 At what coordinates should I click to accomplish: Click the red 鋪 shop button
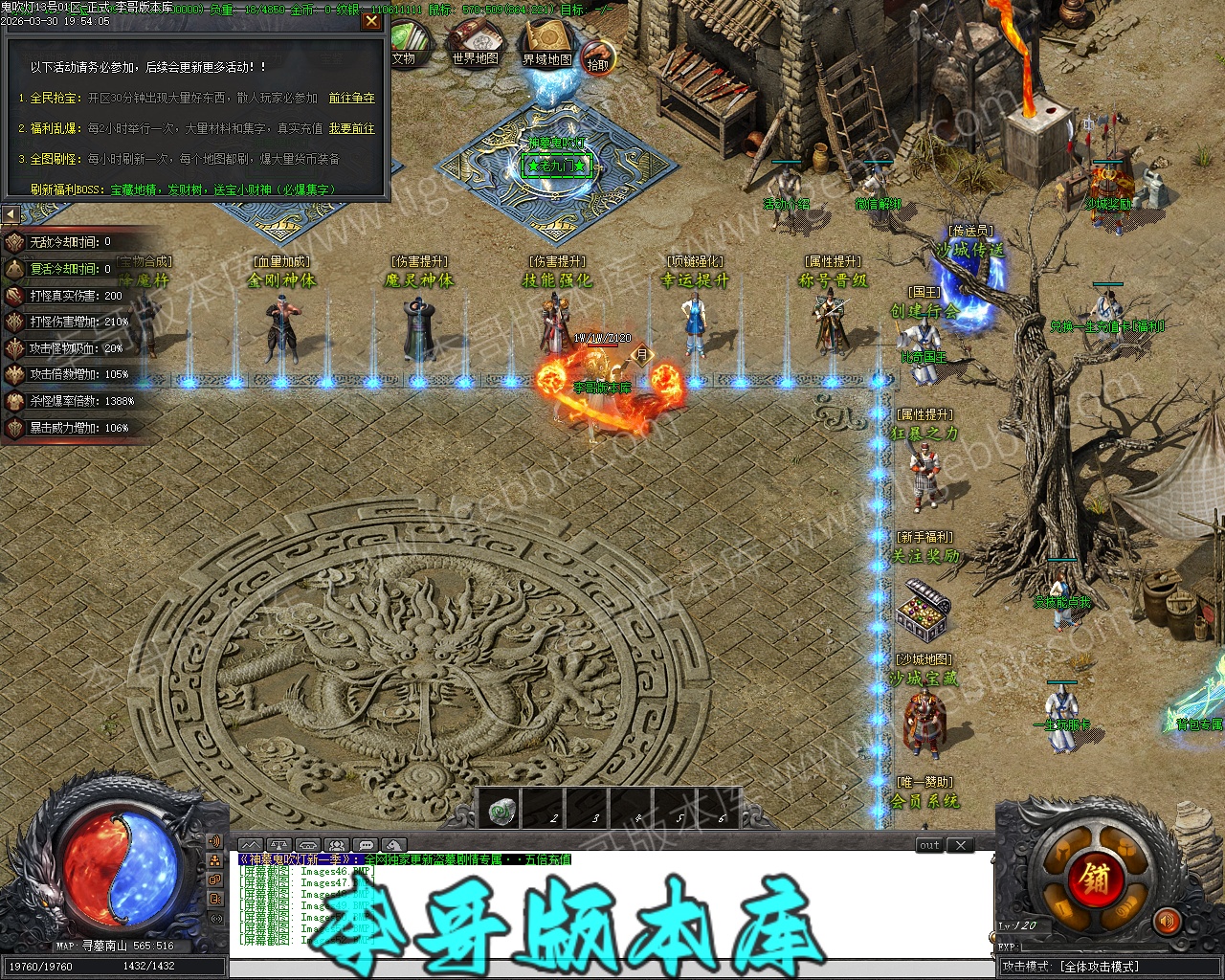coord(1095,878)
